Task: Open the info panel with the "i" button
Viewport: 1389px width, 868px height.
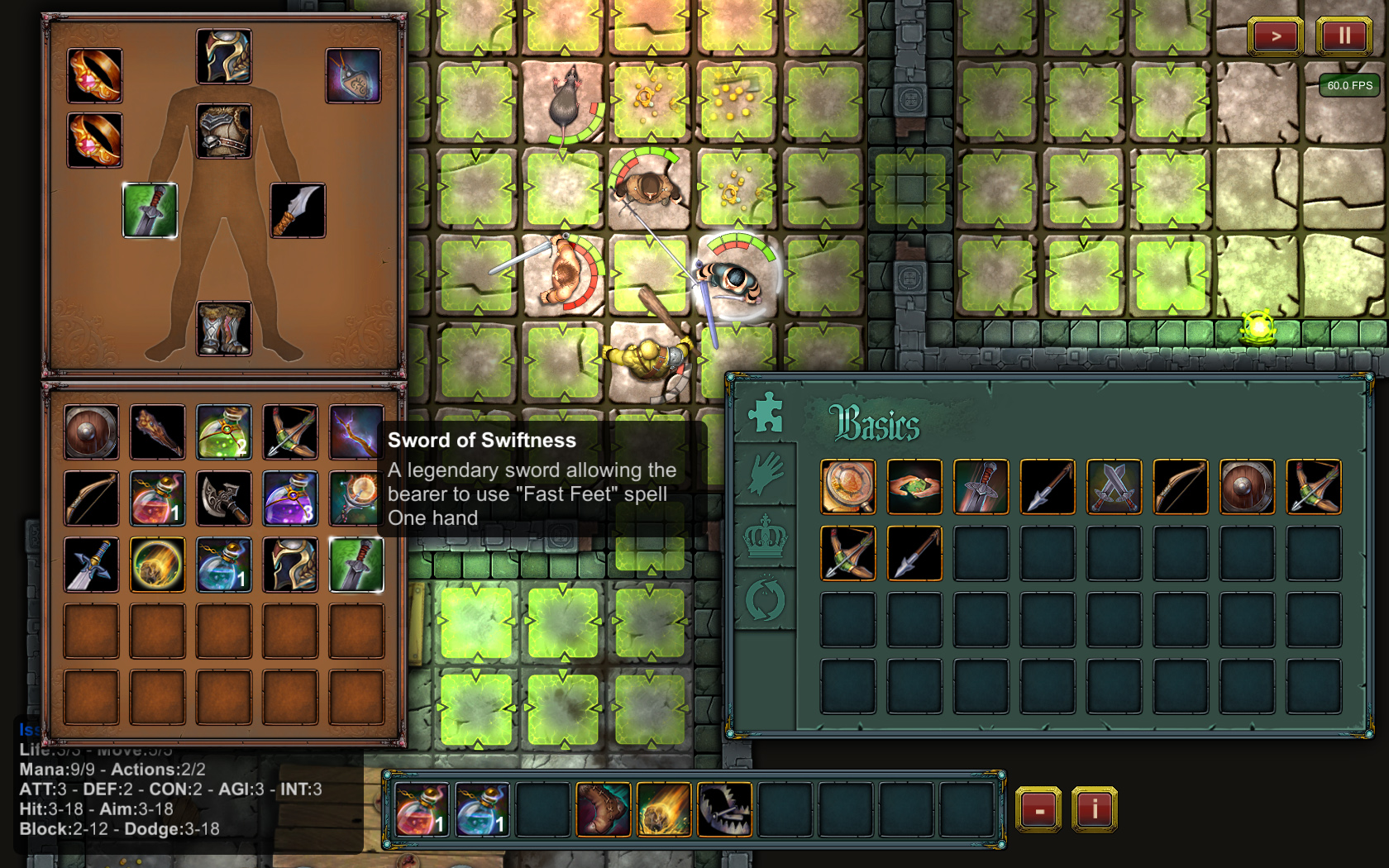Action: 1094,808
